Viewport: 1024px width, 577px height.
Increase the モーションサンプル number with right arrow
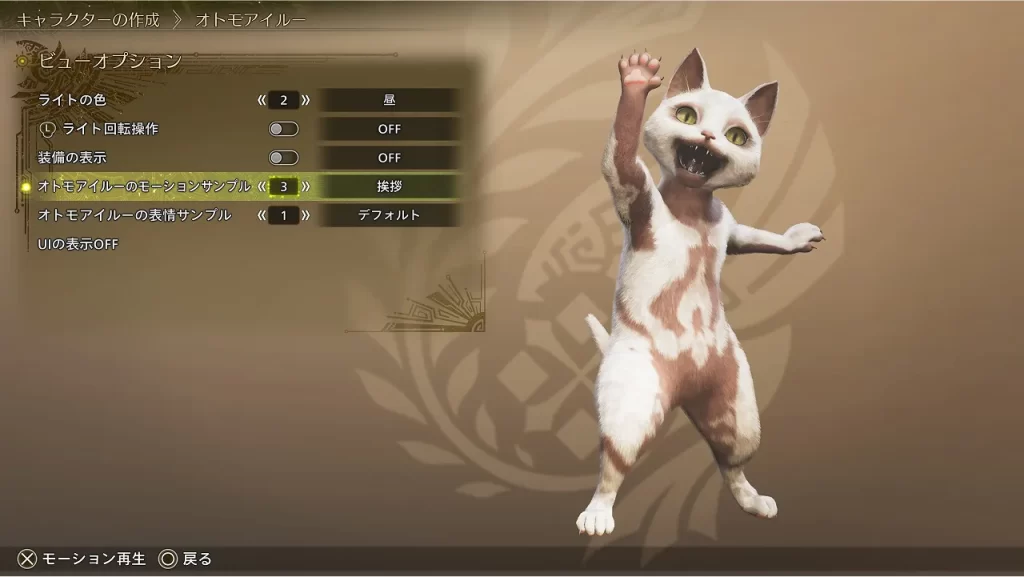point(305,186)
